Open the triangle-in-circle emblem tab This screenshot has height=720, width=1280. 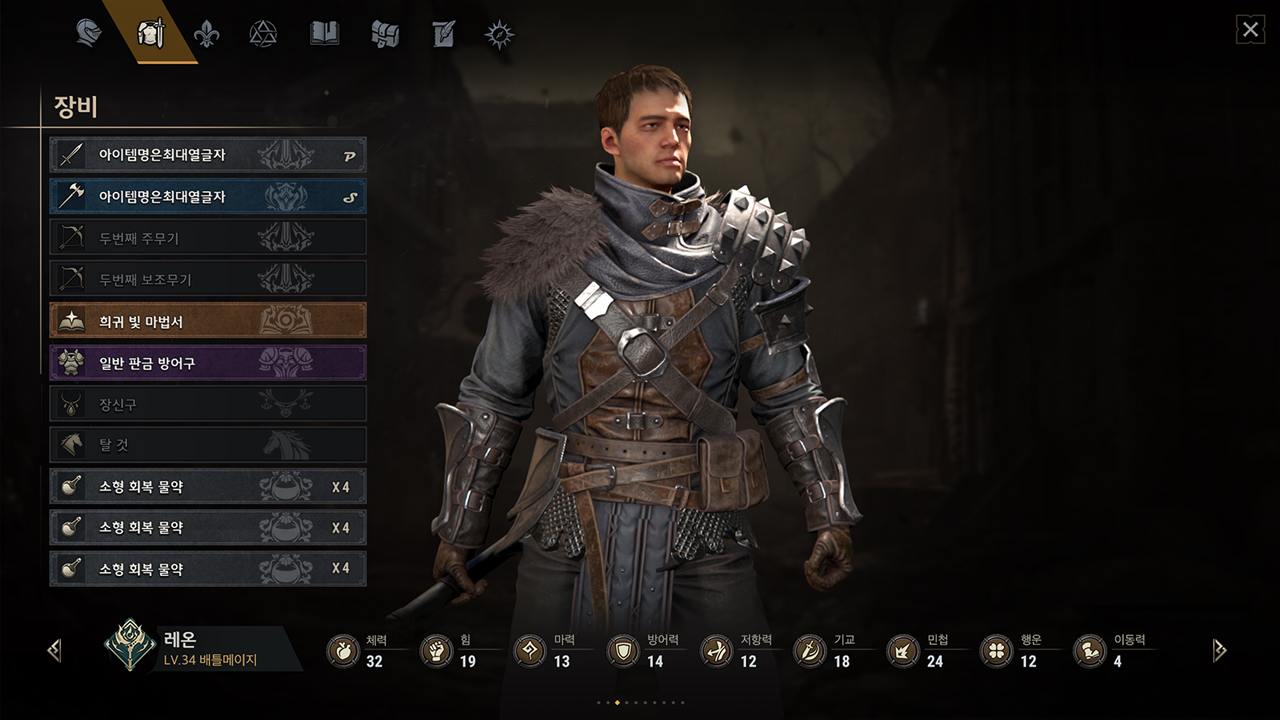click(263, 34)
